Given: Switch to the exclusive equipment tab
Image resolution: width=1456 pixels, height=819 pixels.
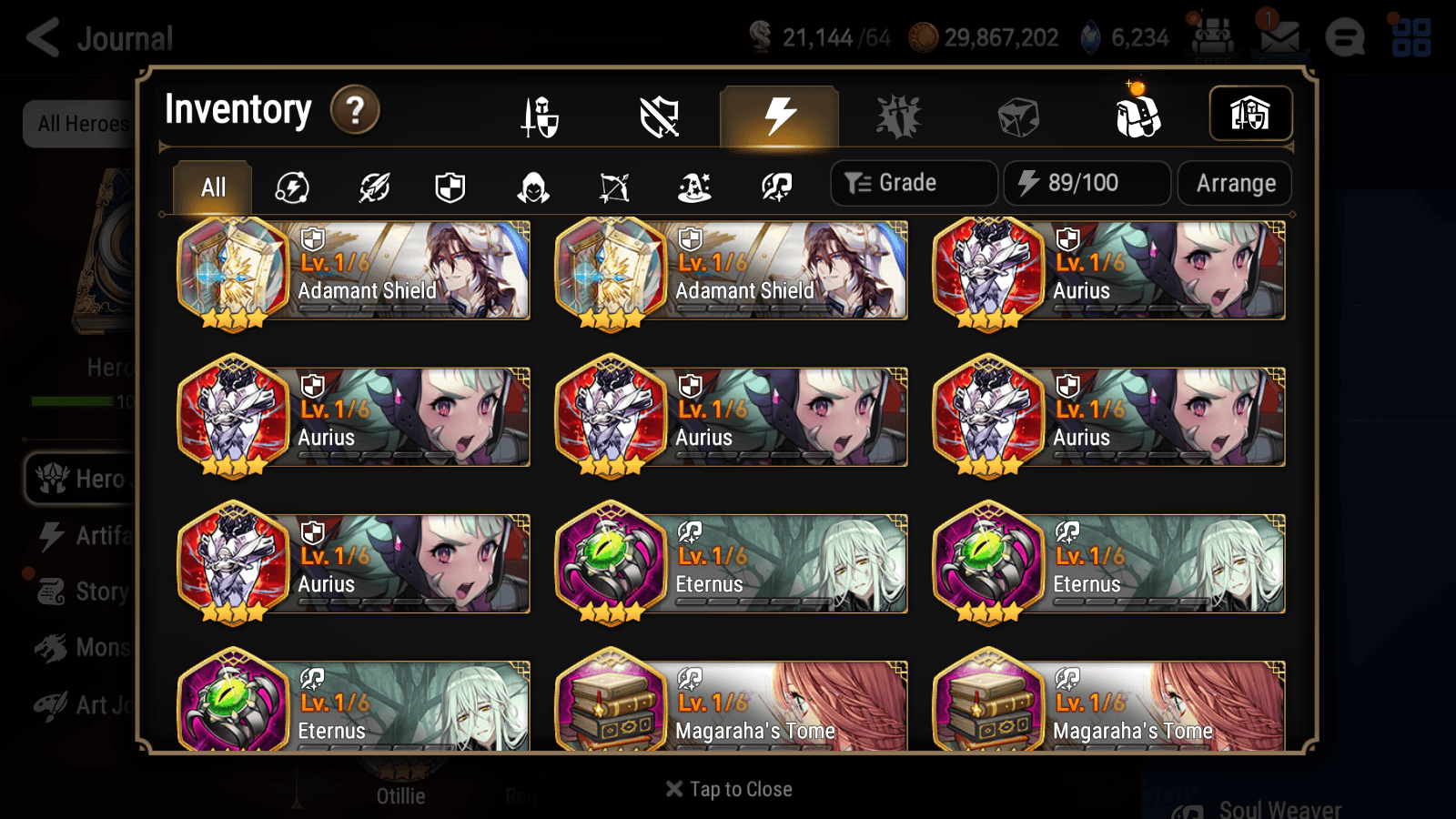Looking at the screenshot, I should click(x=658, y=116).
